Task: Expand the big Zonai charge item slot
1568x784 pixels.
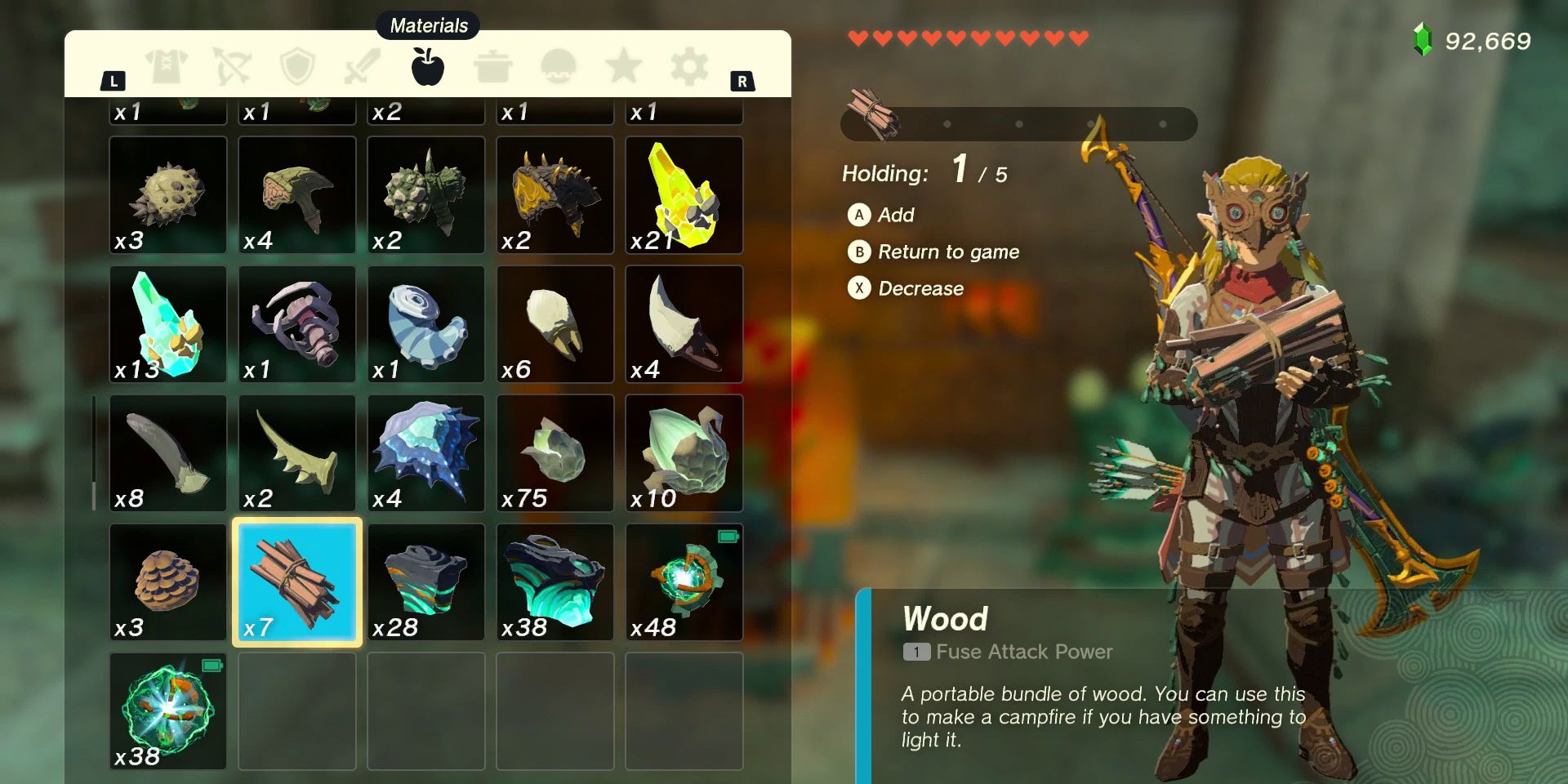Action: coord(167,712)
